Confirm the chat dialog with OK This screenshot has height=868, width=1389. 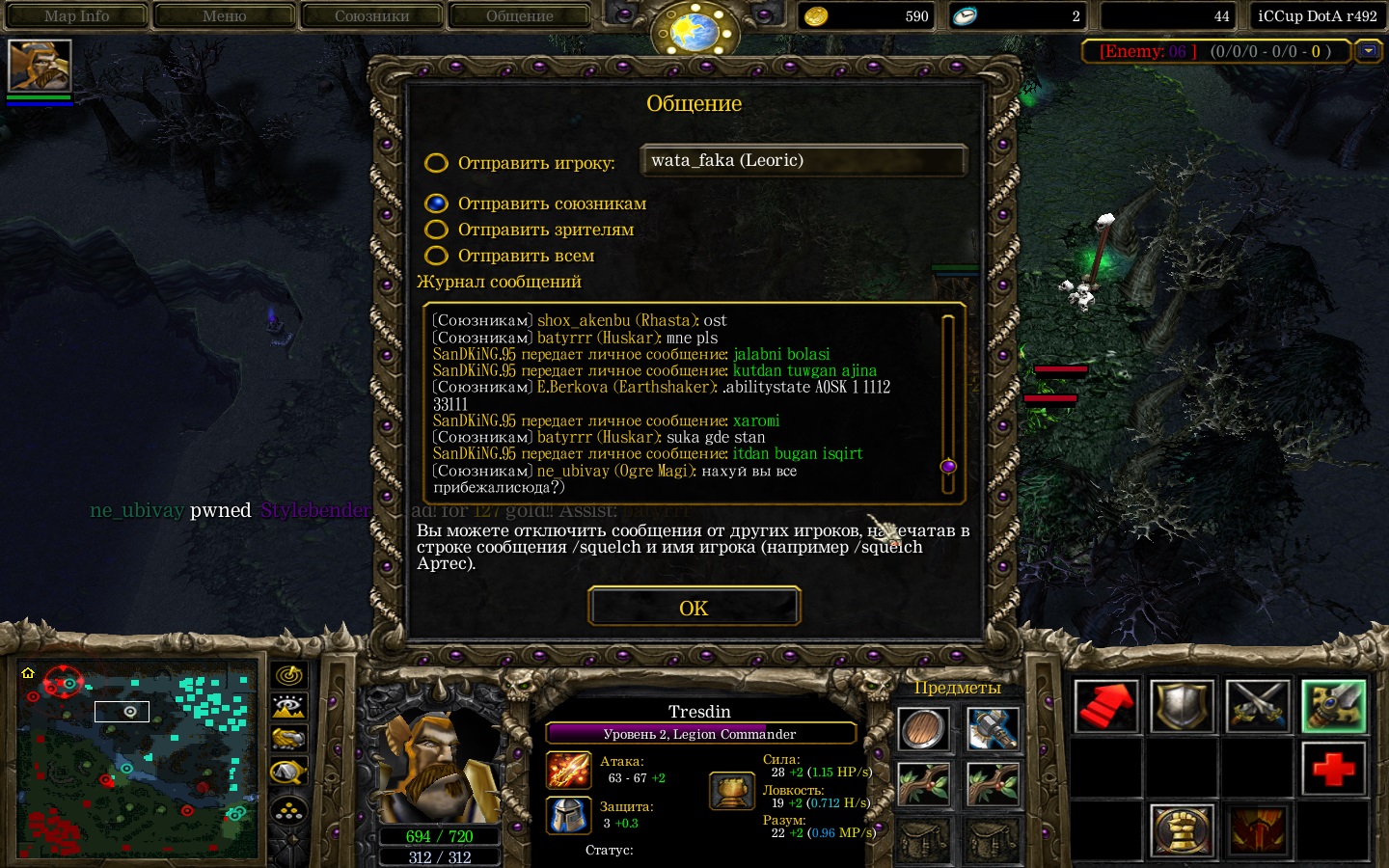(x=694, y=608)
